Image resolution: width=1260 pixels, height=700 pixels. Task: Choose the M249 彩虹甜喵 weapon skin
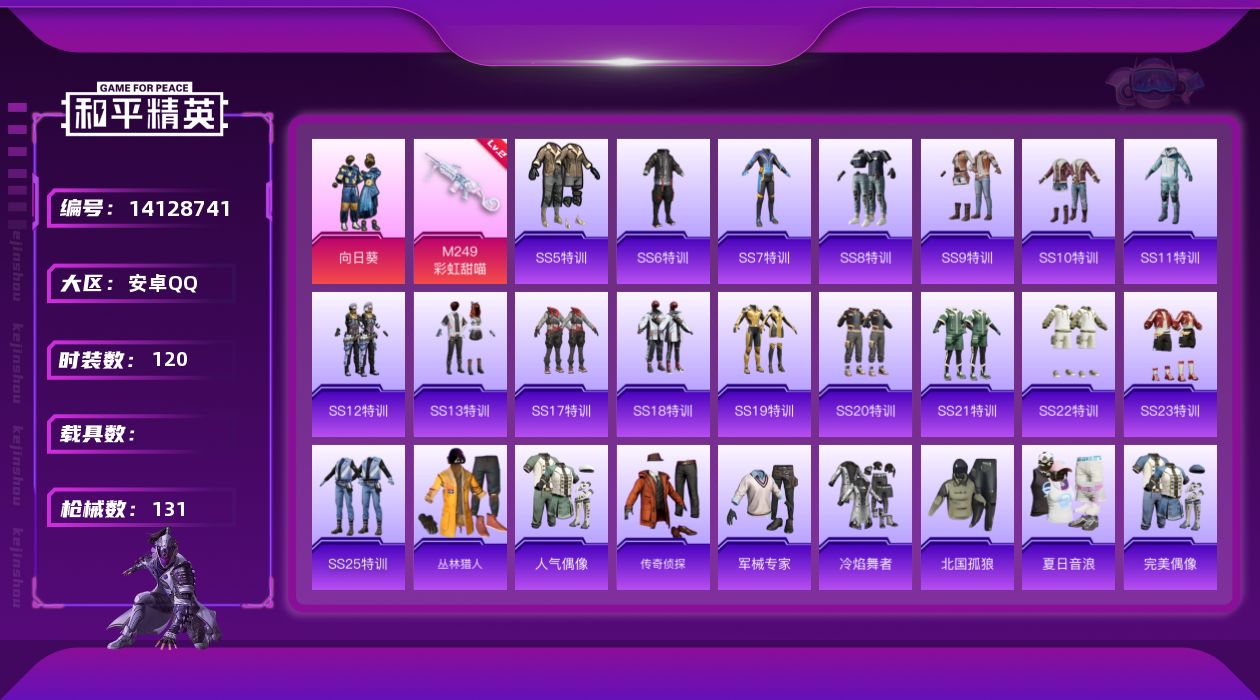[460, 211]
